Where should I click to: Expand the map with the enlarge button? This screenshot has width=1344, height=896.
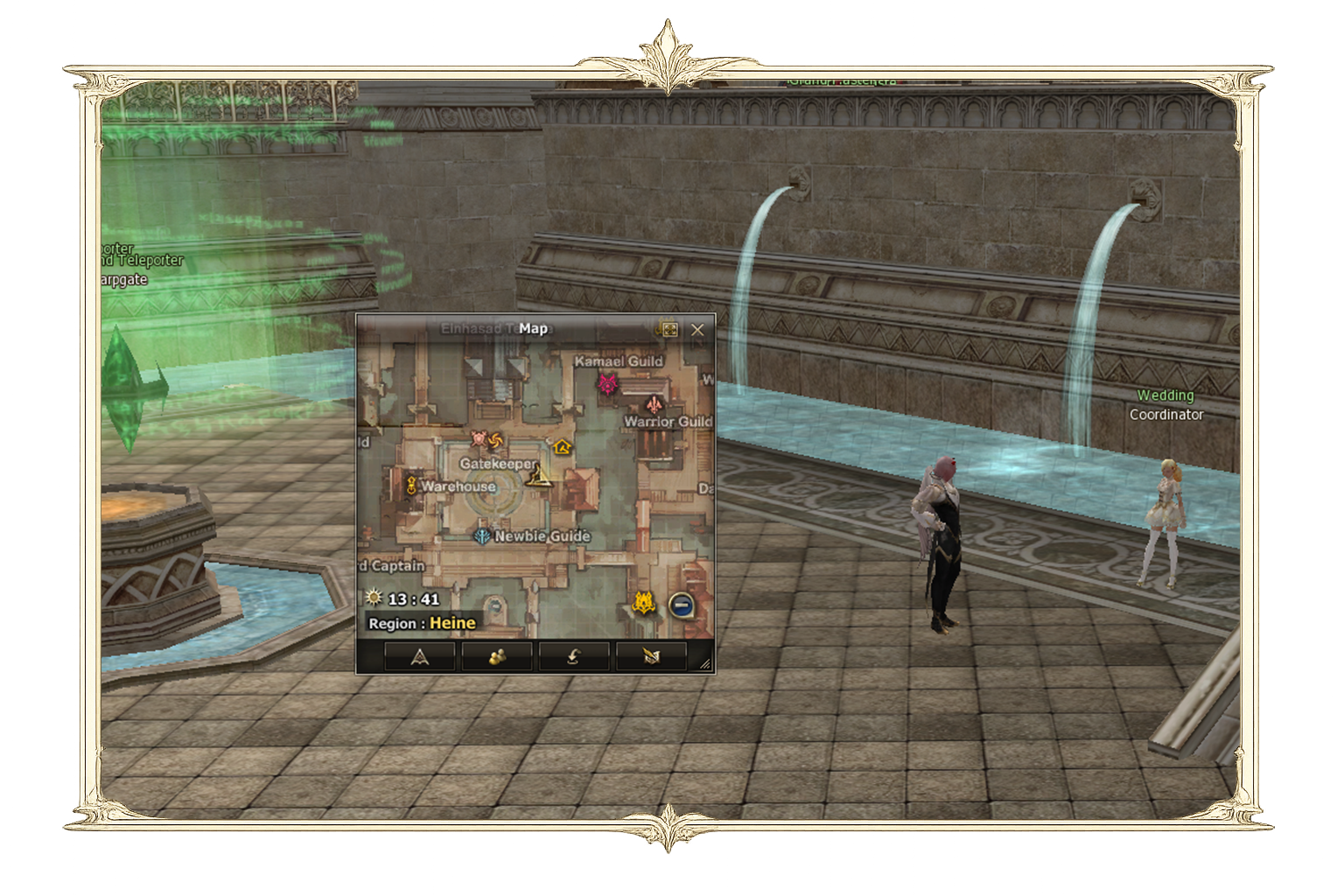click(669, 330)
